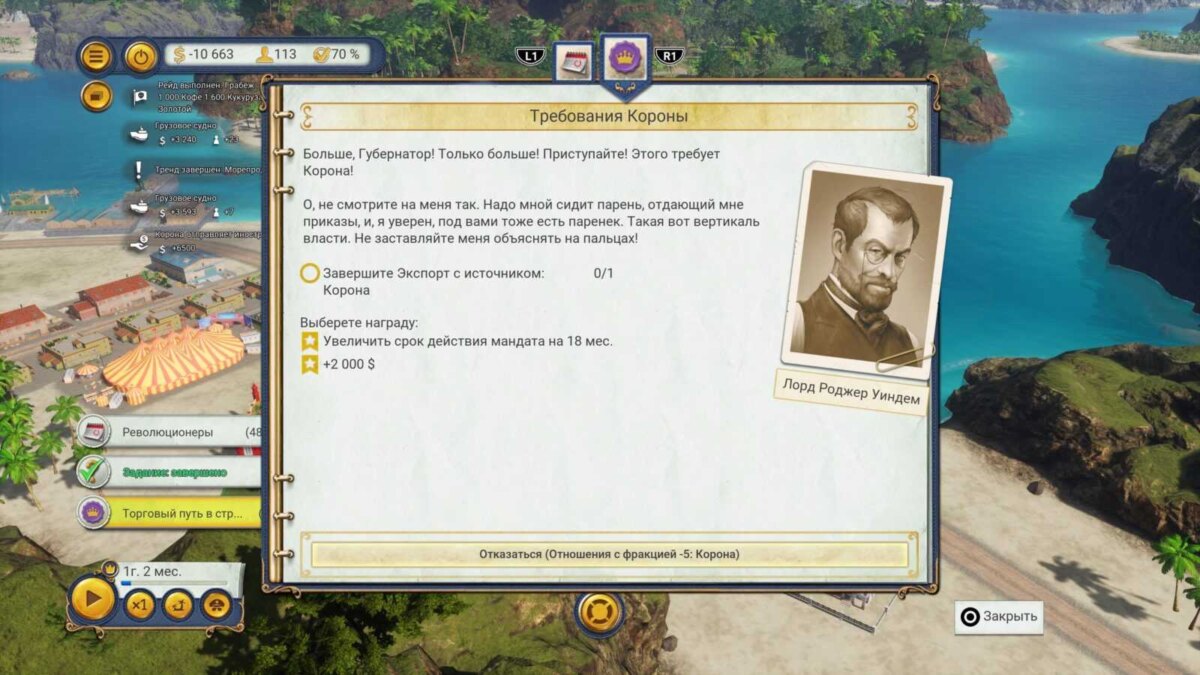The width and height of the screenshot is (1200, 675).
Task: Select the completed task with green checkmark
Action: 168,472
